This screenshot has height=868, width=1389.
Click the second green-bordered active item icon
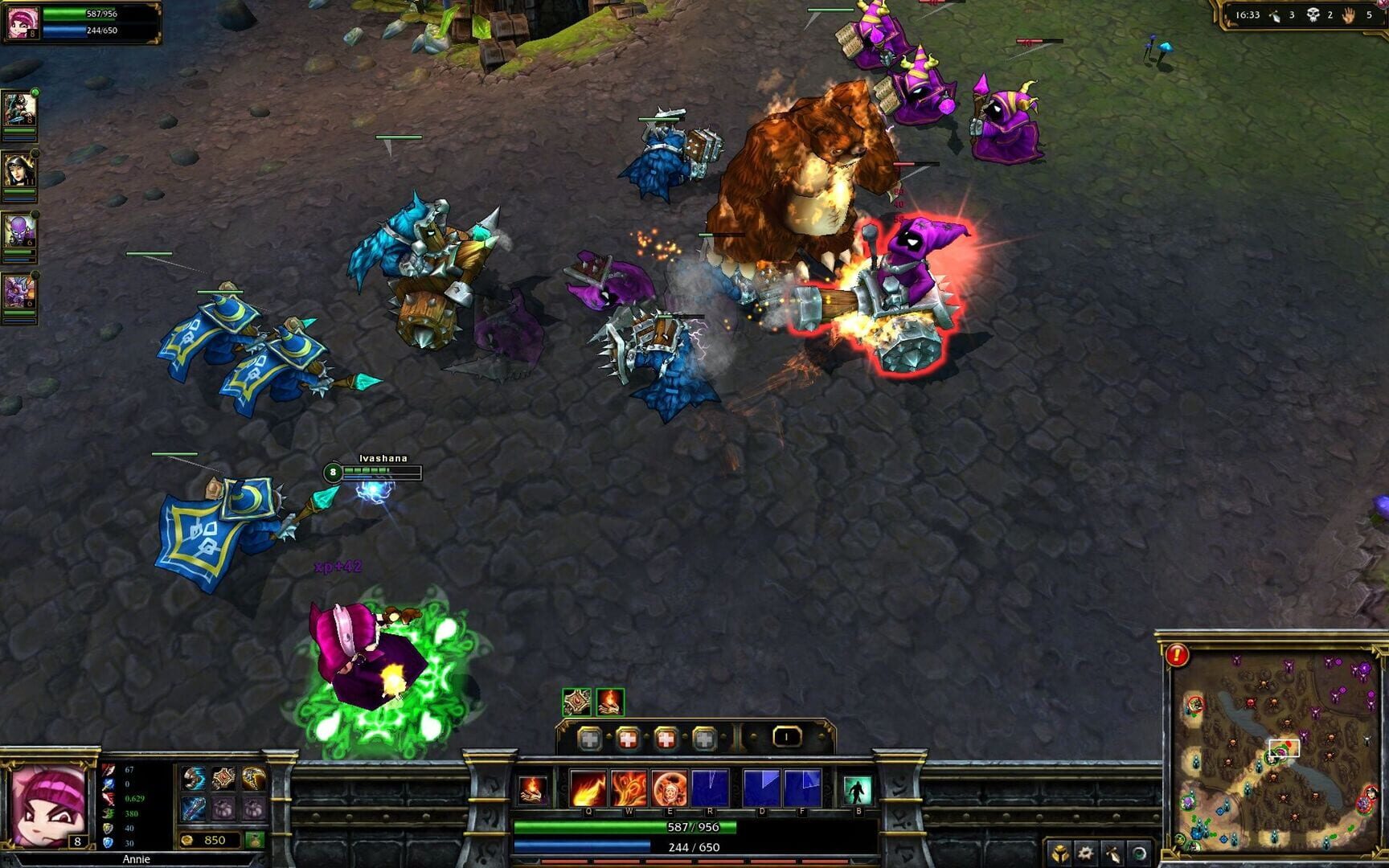pyautogui.click(x=609, y=703)
